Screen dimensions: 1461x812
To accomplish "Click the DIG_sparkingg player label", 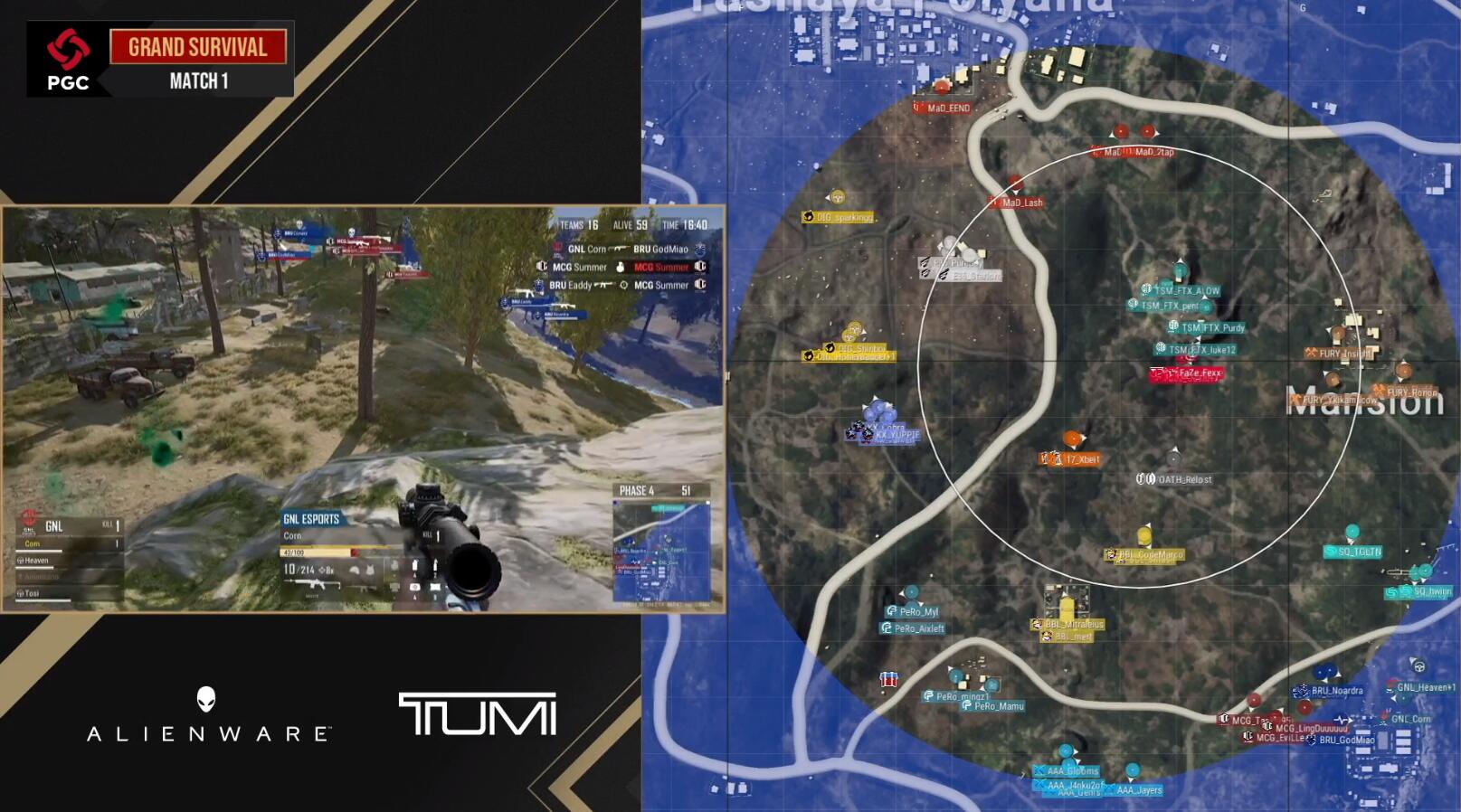I will 843,217.
